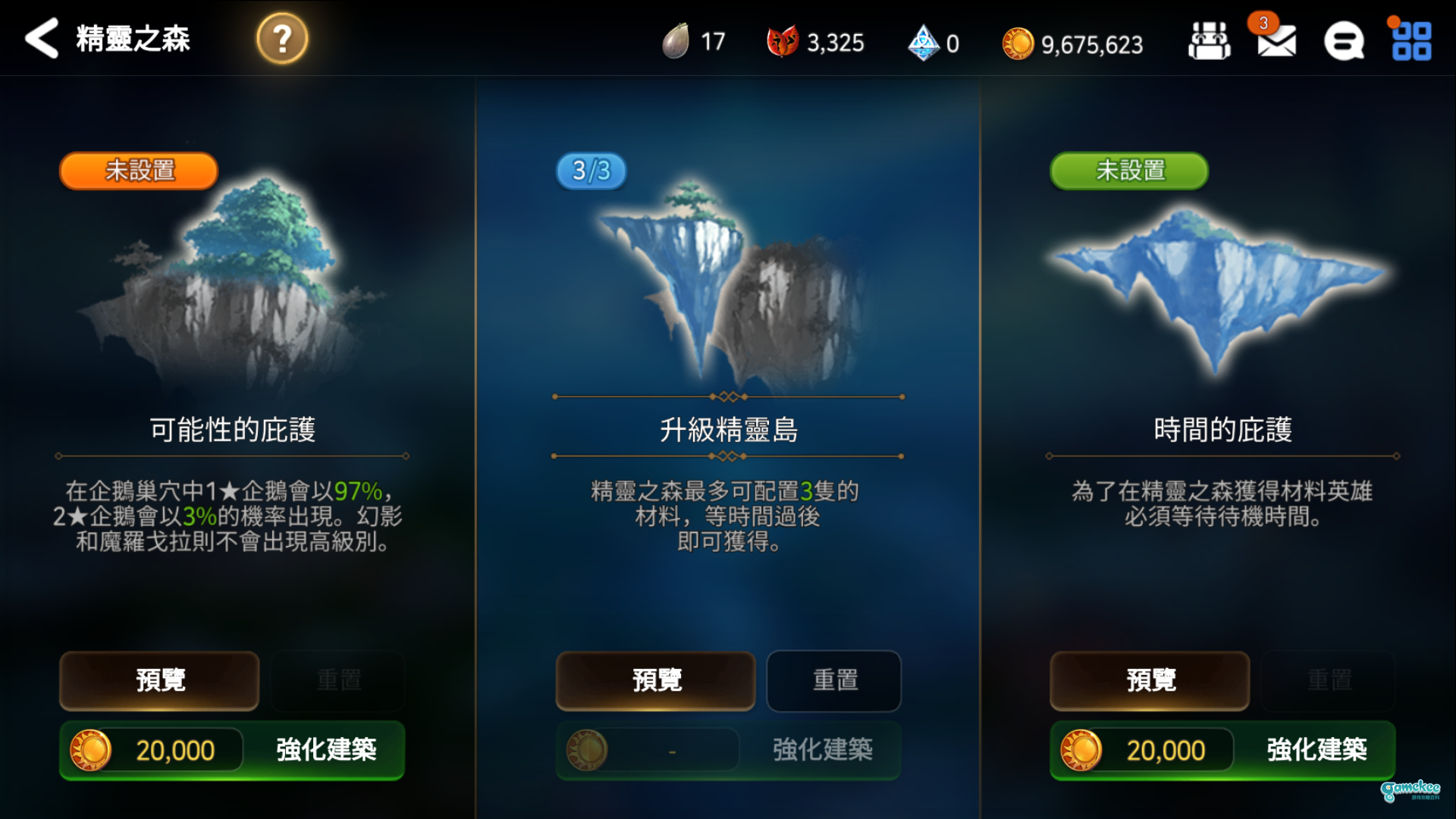Open the inventory bag icon

point(1209,42)
